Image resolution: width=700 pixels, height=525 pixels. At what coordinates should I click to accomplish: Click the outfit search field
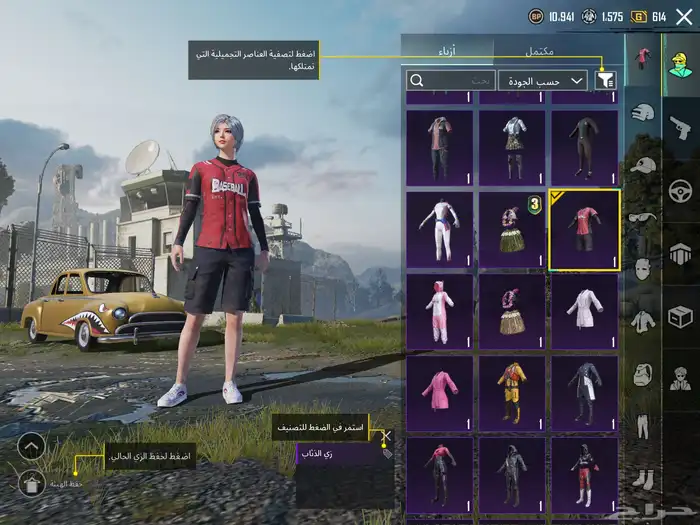tap(450, 80)
